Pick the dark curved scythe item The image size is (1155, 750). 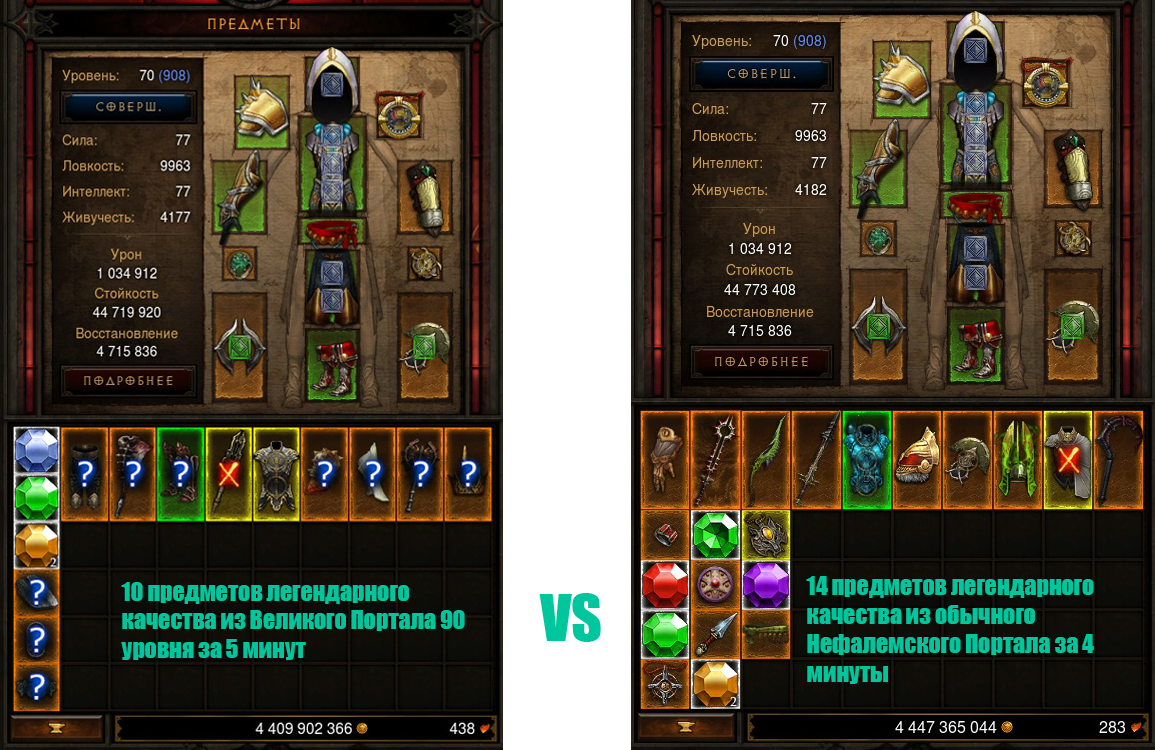point(1119,460)
